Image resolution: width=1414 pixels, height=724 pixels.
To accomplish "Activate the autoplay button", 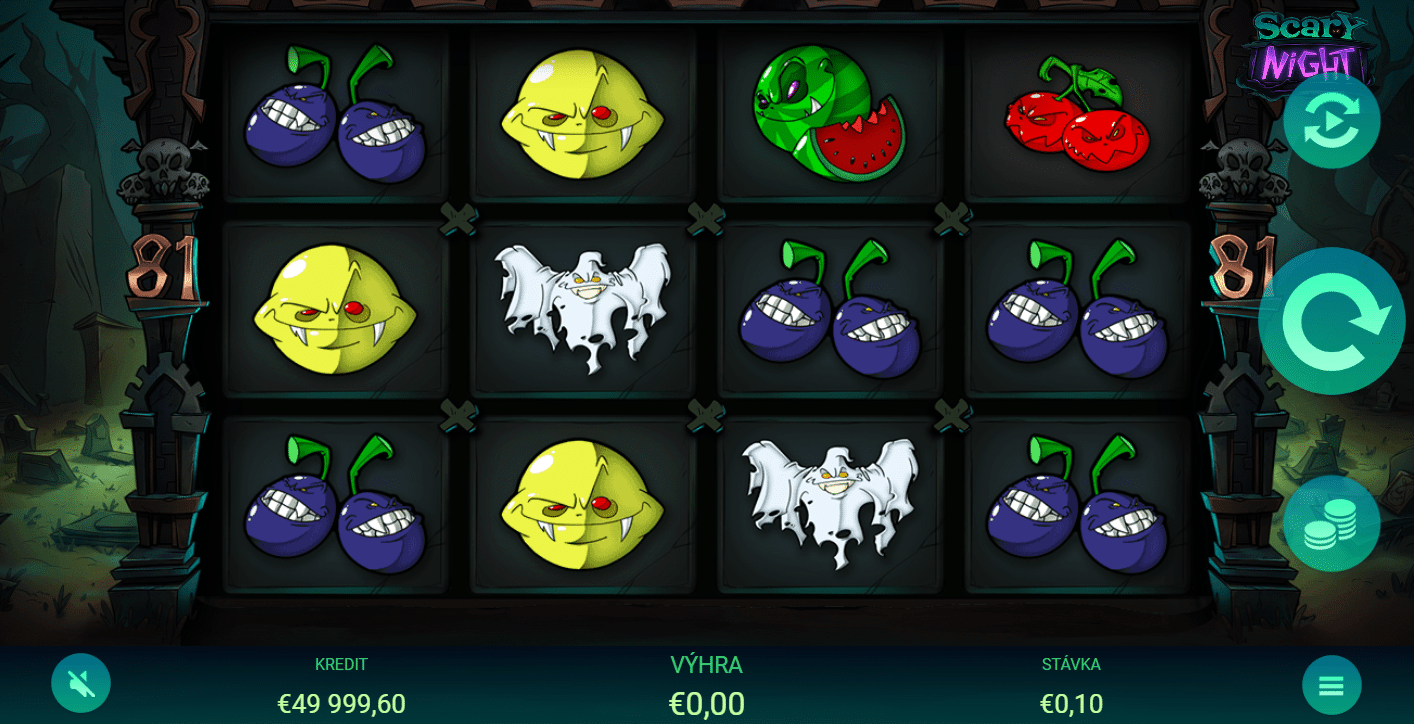I will 1331,121.
